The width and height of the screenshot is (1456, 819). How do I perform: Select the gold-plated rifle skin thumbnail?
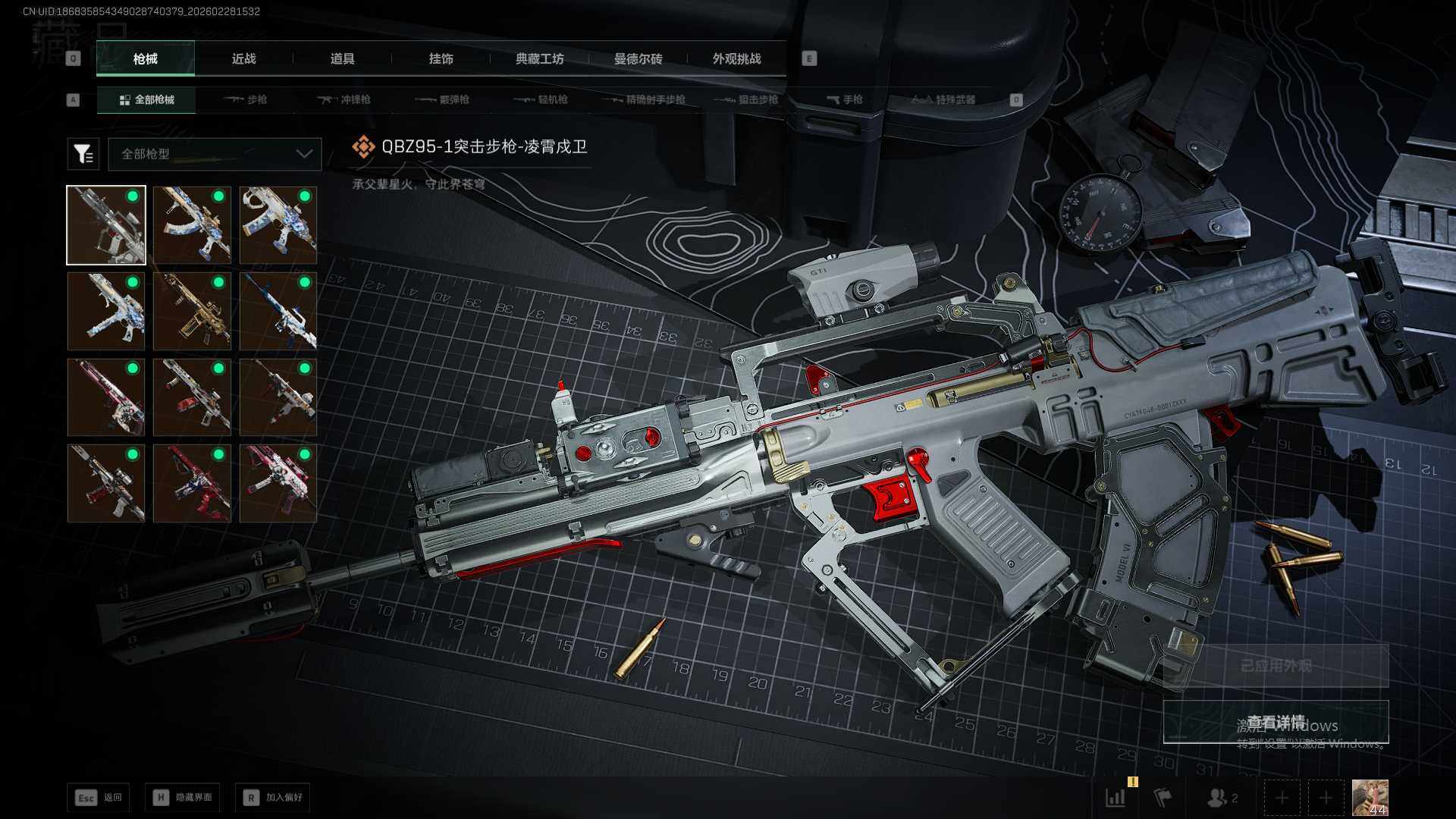(x=192, y=312)
